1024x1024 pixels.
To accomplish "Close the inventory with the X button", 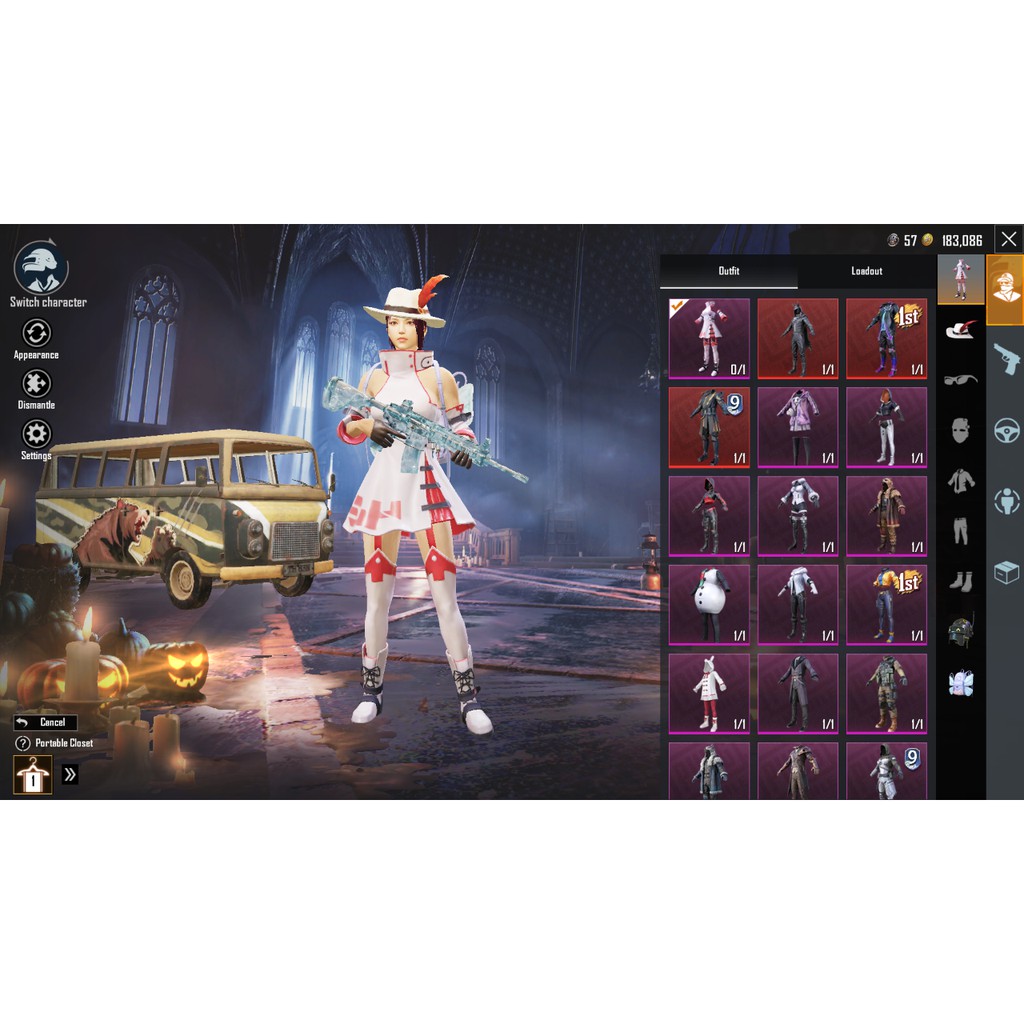I will click(x=1008, y=239).
